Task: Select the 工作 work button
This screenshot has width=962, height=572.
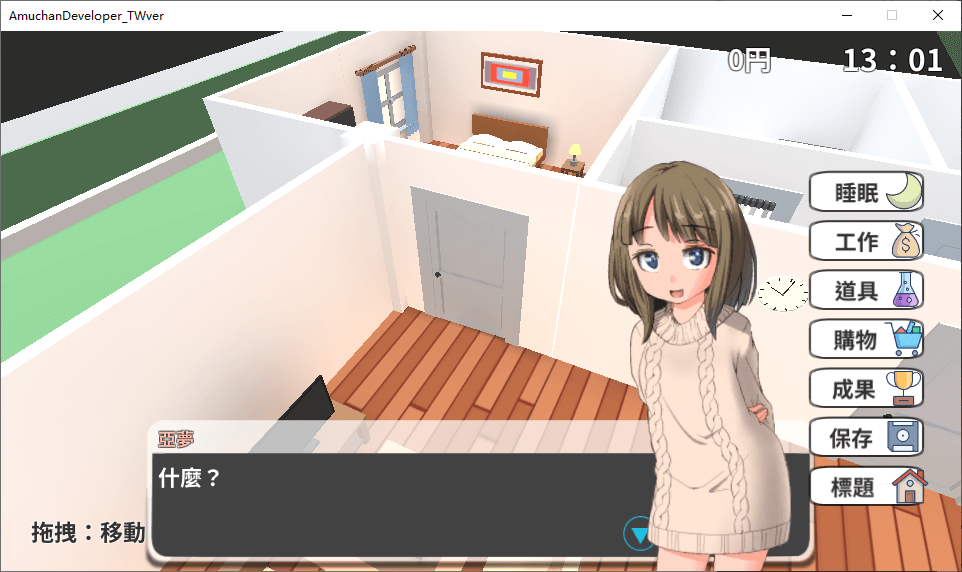Action: point(865,242)
